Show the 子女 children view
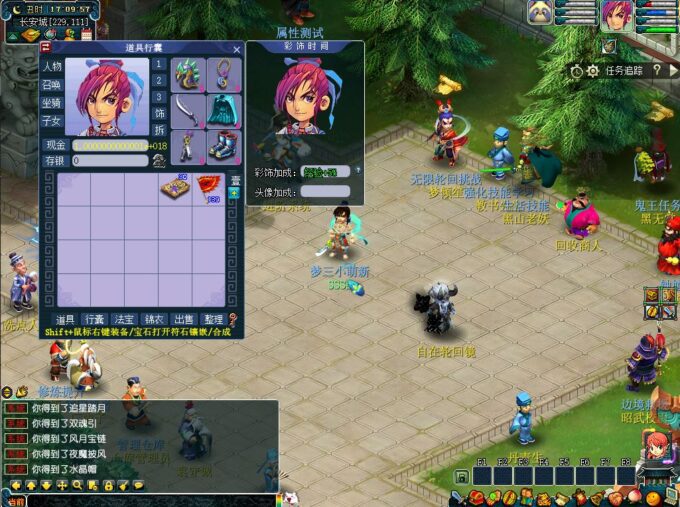Screen dimensions: 680x507 tap(52, 120)
